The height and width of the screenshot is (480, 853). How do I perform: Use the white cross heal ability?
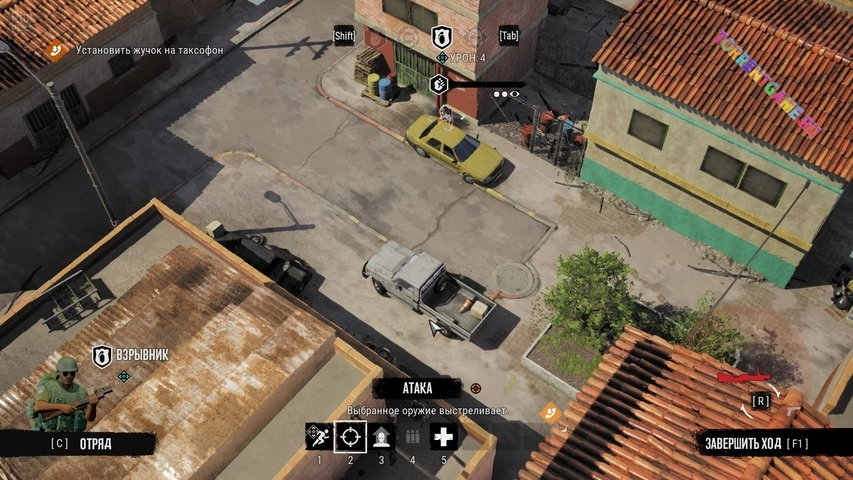[443, 436]
